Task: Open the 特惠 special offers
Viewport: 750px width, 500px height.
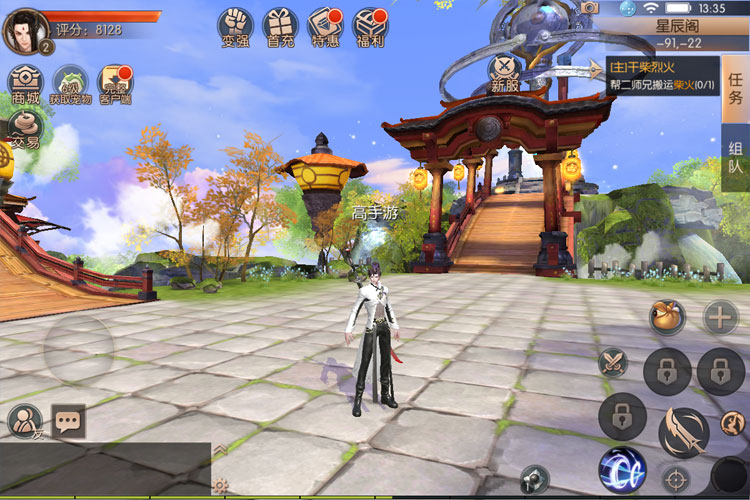Action: pos(325,26)
